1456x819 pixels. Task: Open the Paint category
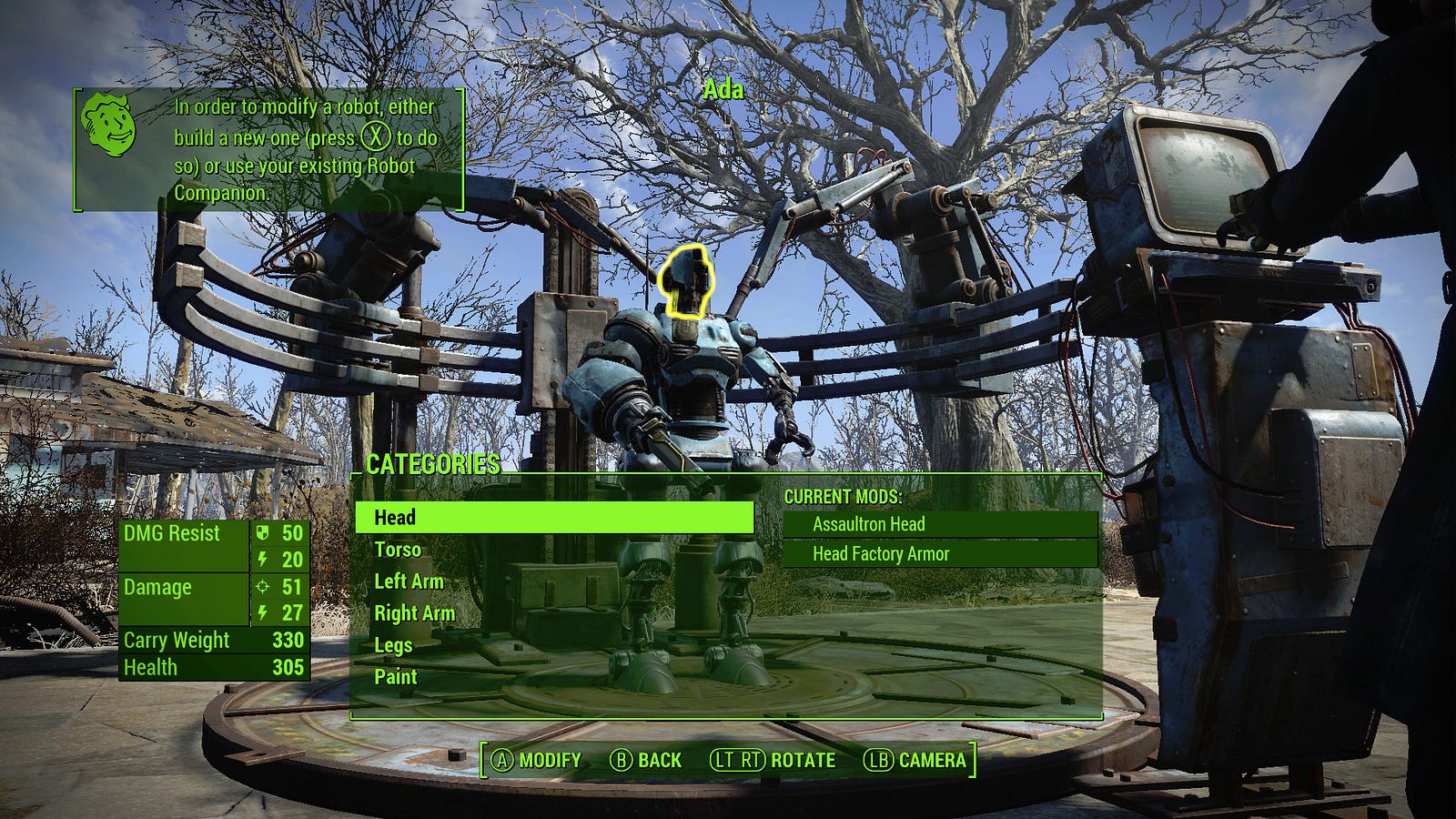395,677
